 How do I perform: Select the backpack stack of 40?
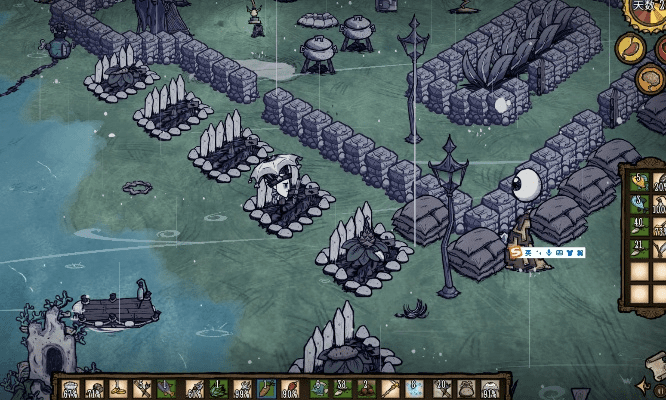tap(639, 226)
